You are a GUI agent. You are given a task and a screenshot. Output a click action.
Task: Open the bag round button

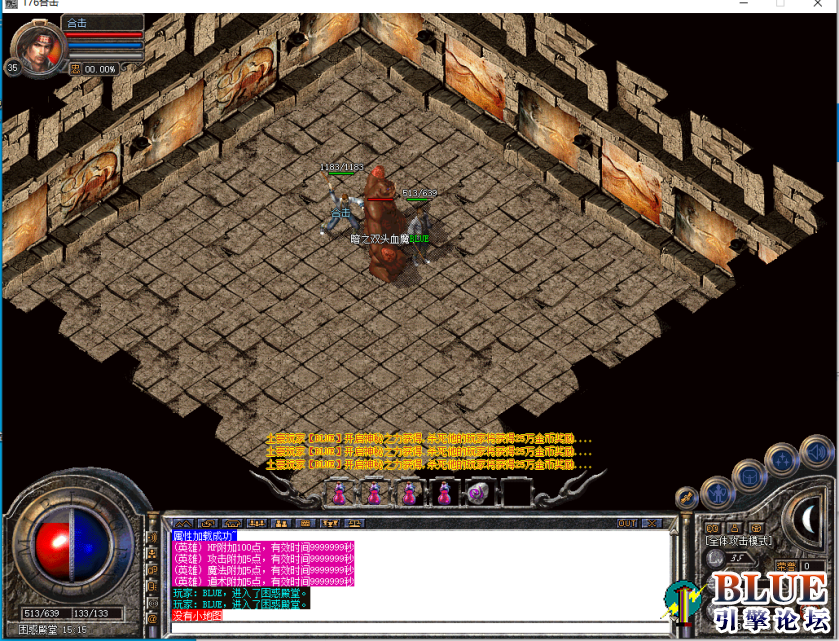pos(750,476)
